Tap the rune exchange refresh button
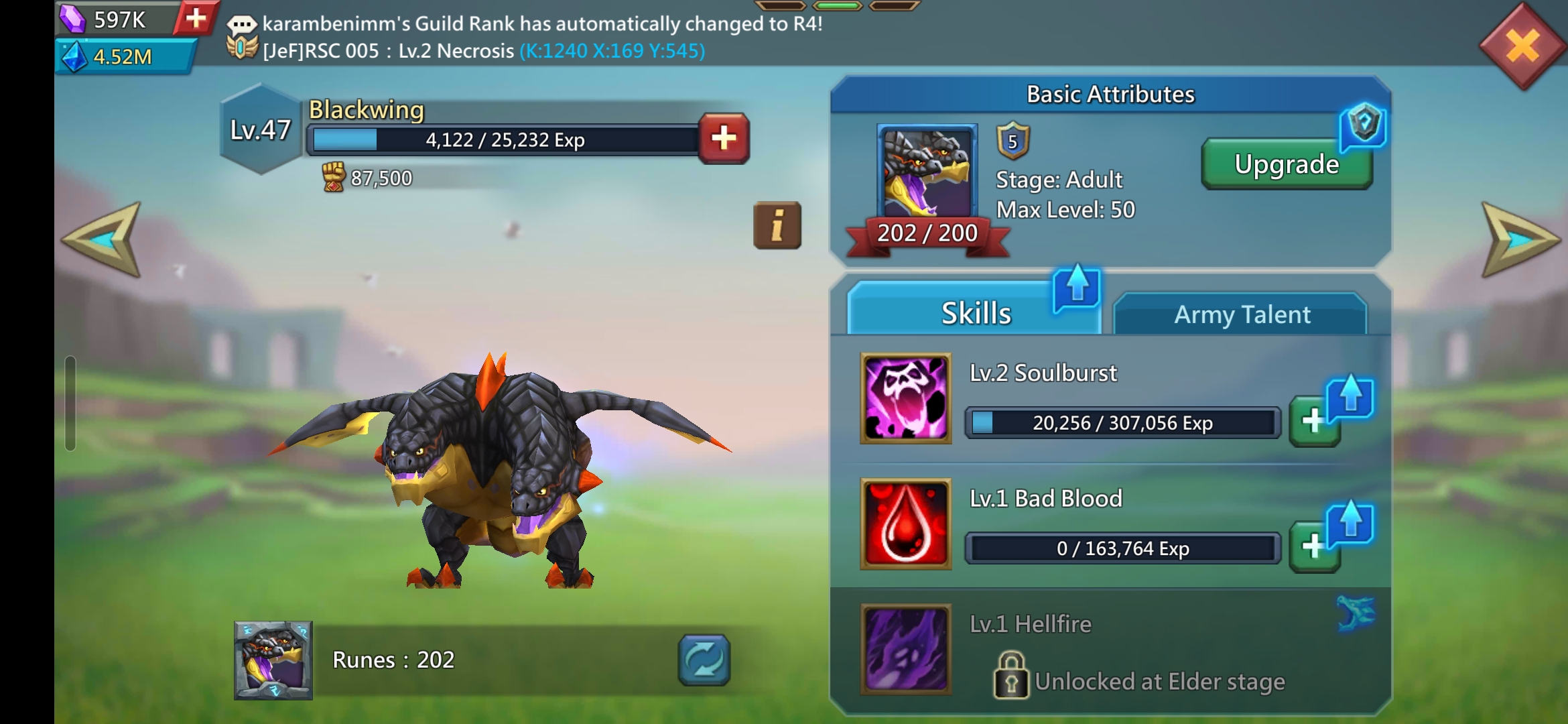 coord(704,660)
